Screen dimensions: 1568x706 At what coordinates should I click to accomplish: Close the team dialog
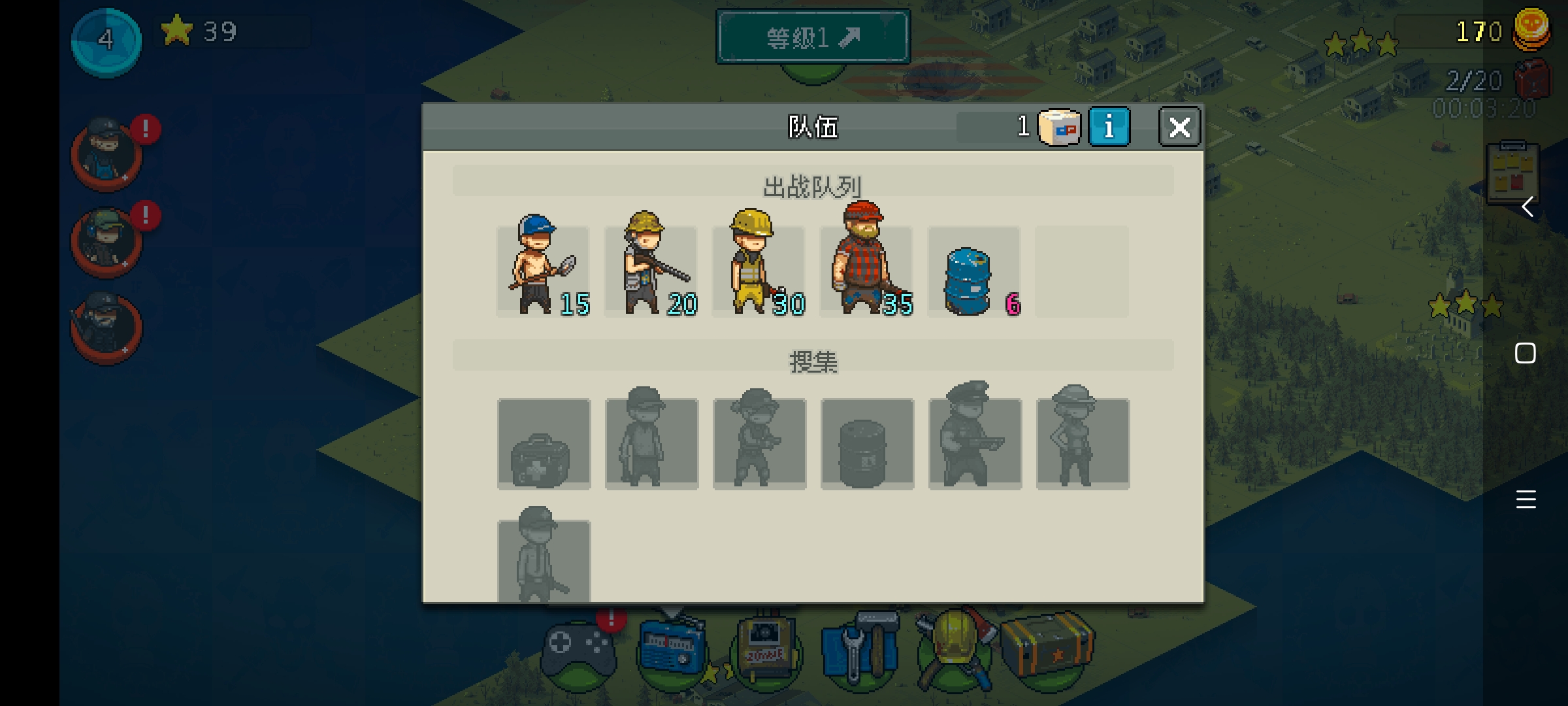(1179, 127)
